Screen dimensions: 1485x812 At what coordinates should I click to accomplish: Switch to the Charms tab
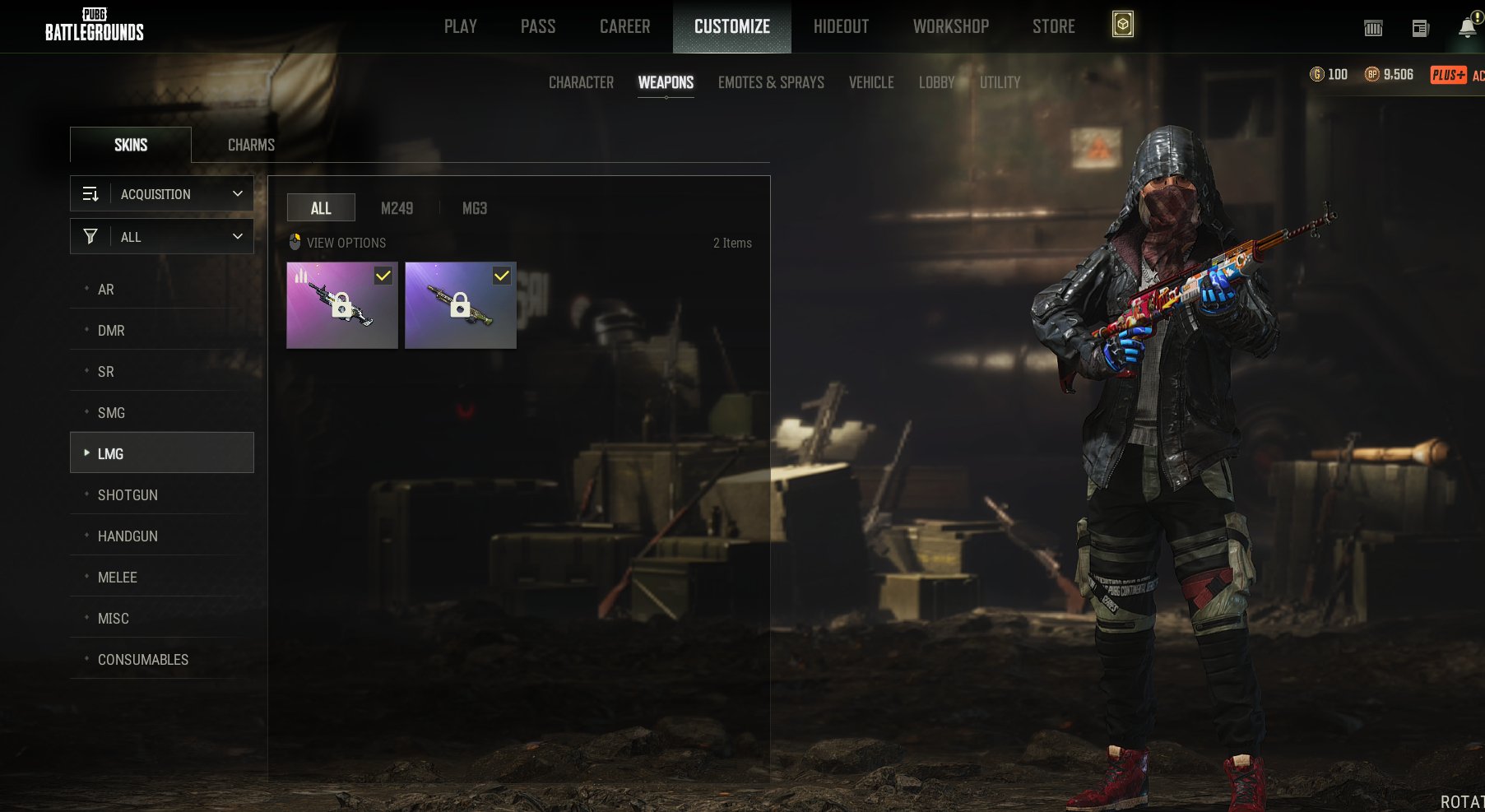coord(250,144)
